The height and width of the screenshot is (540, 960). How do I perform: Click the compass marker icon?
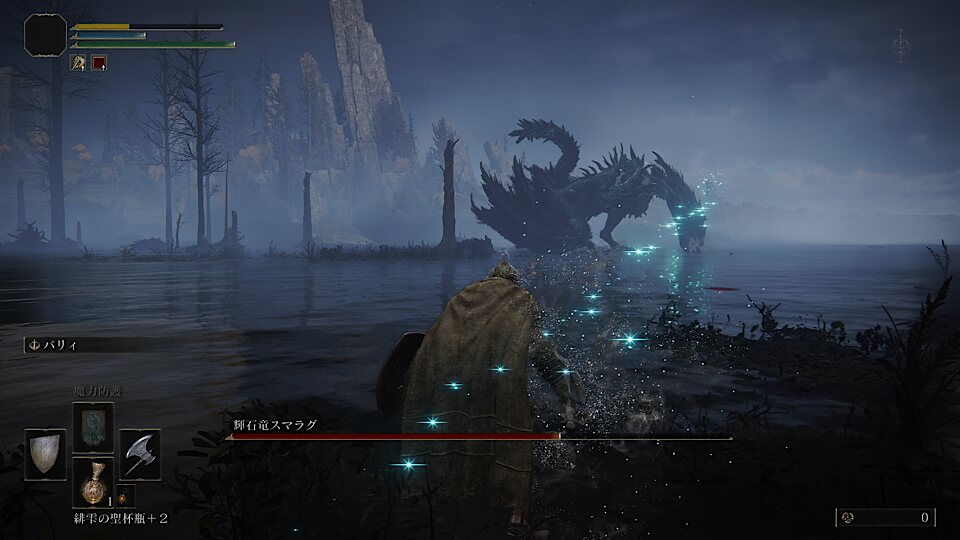(900, 45)
